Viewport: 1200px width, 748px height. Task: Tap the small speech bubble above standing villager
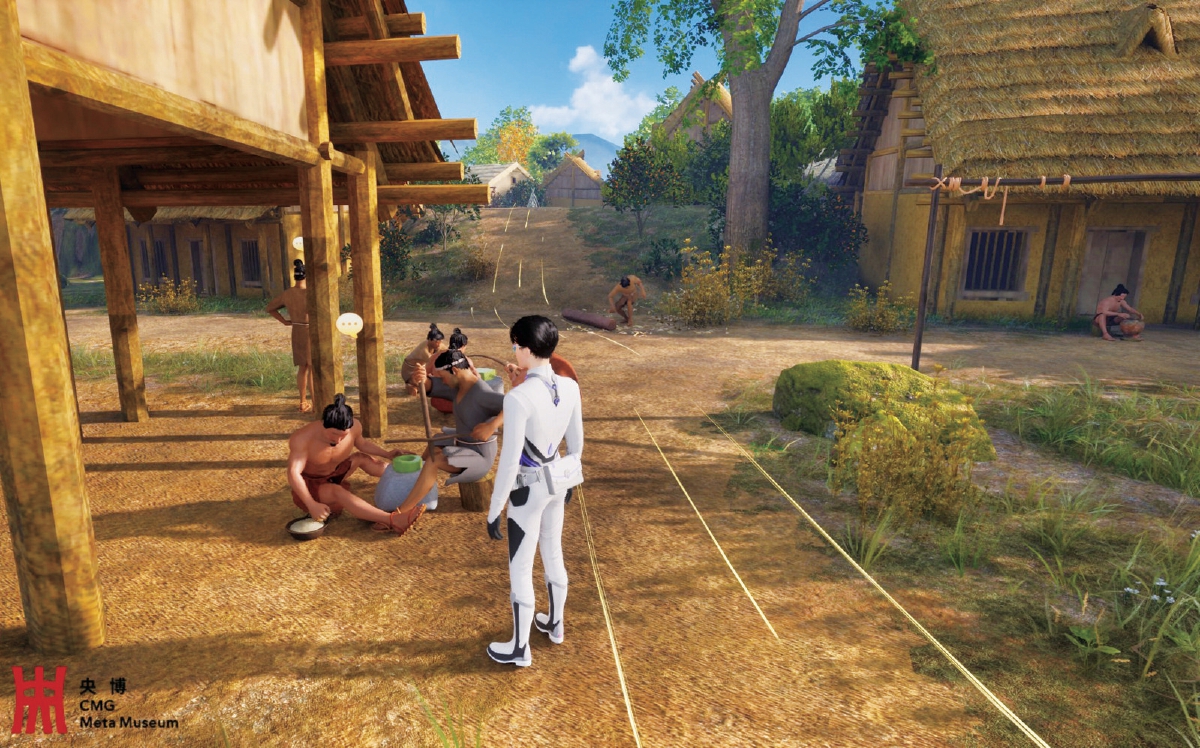pos(298,243)
